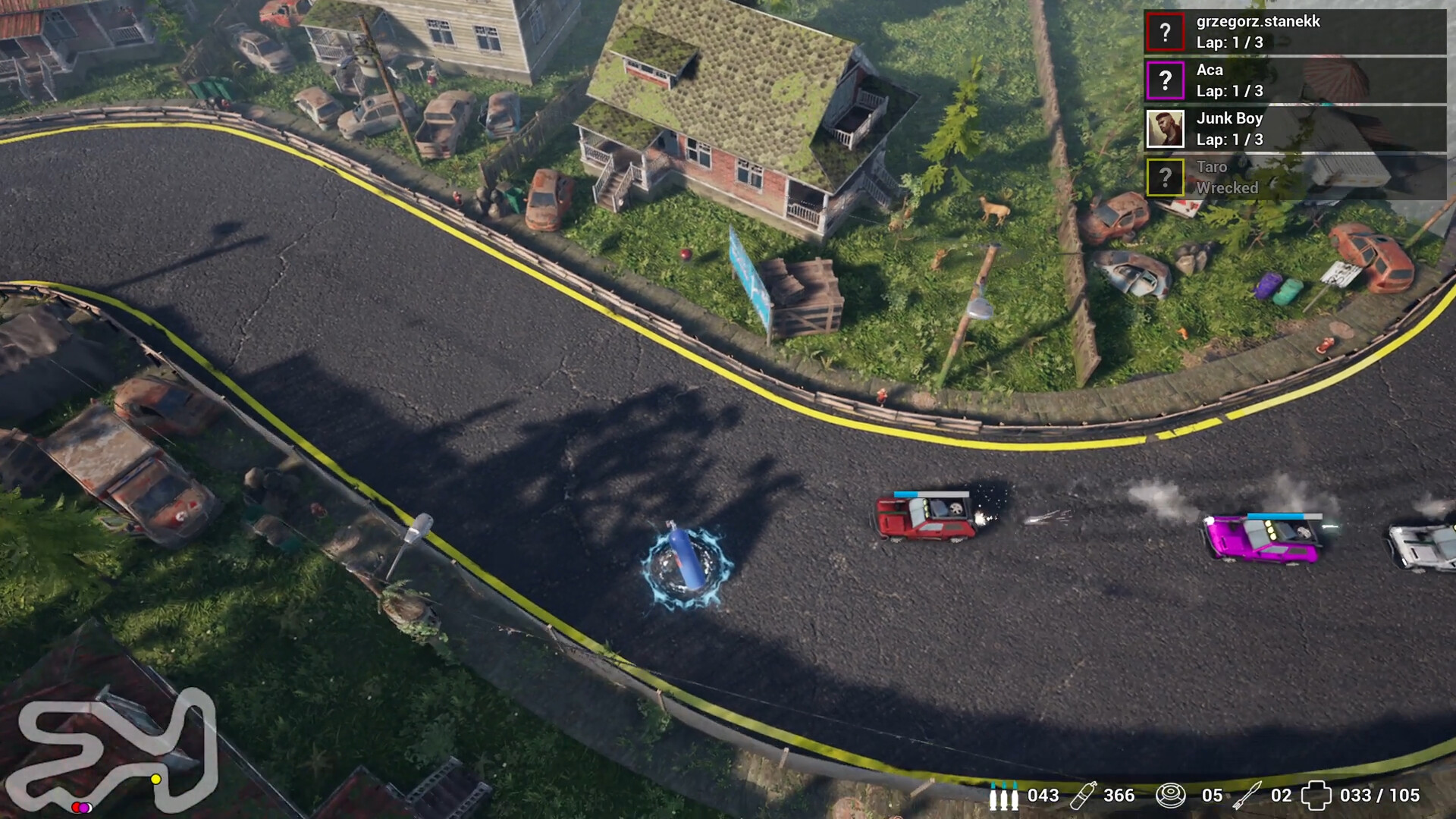Click the nitro bottle icon showing 366
This screenshot has width=1456, height=819.
click(1084, 796)
